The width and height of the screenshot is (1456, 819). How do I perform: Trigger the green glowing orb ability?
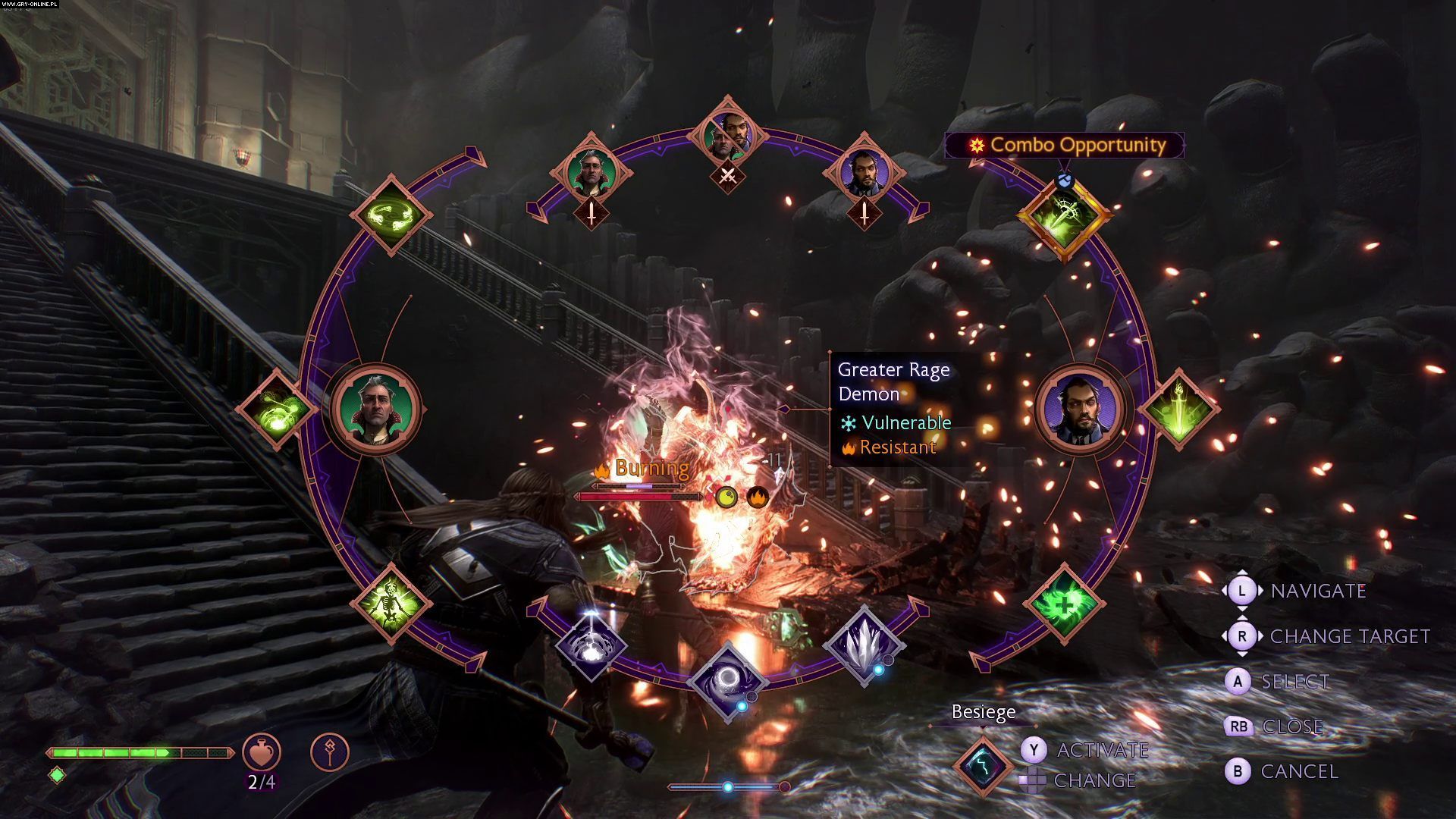point(277,409)
